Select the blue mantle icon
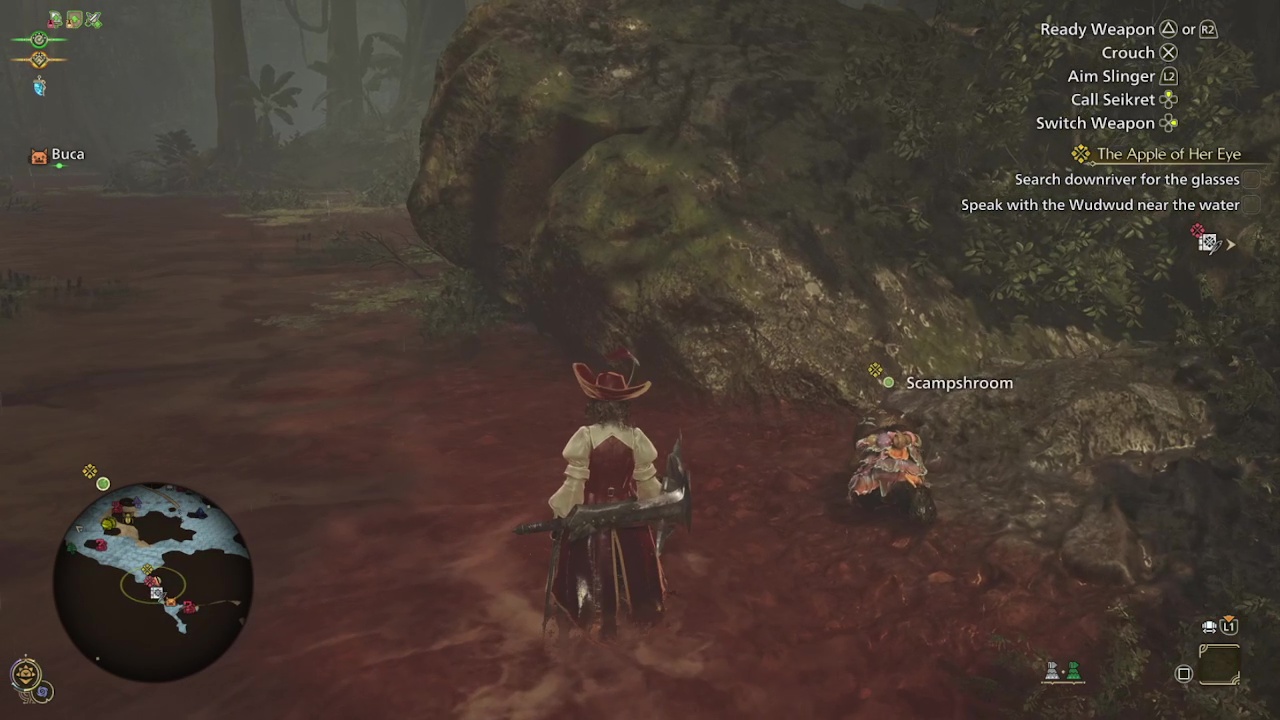 click(39, 88)
